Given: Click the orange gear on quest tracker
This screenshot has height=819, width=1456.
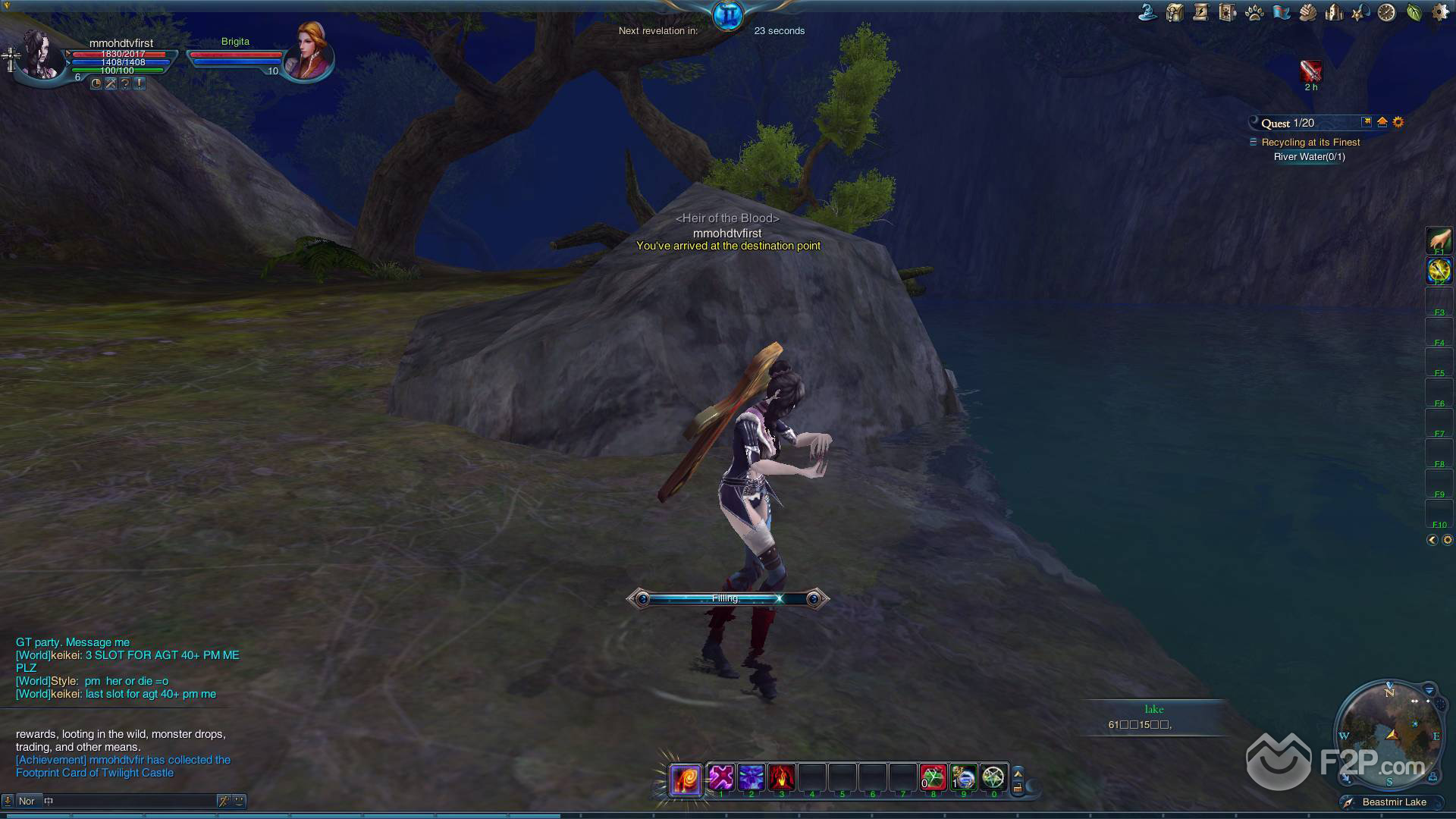Looking at the screenshot, I should [1398, 122].
